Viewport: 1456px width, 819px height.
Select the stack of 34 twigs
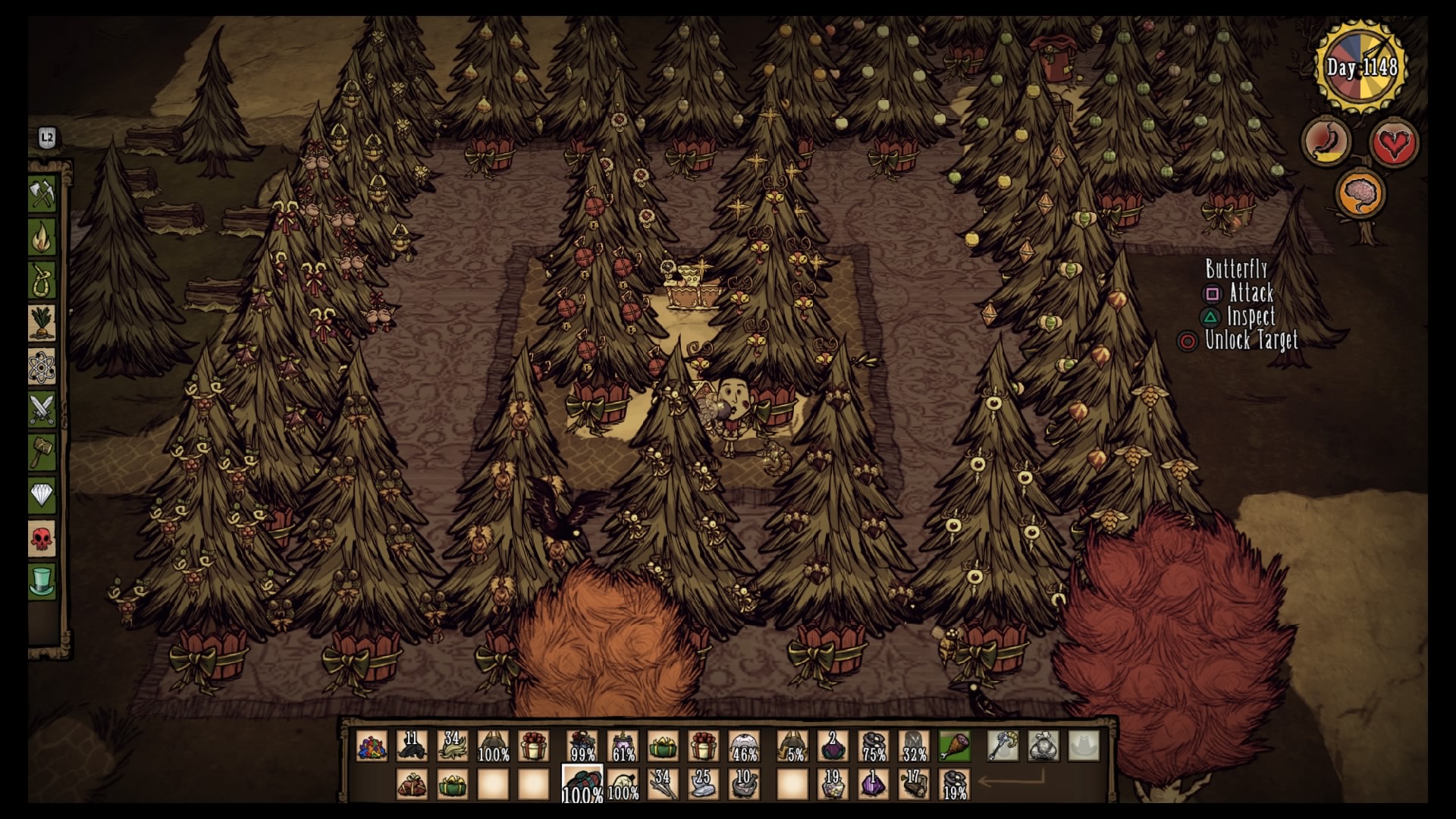(x=663, y=784)
